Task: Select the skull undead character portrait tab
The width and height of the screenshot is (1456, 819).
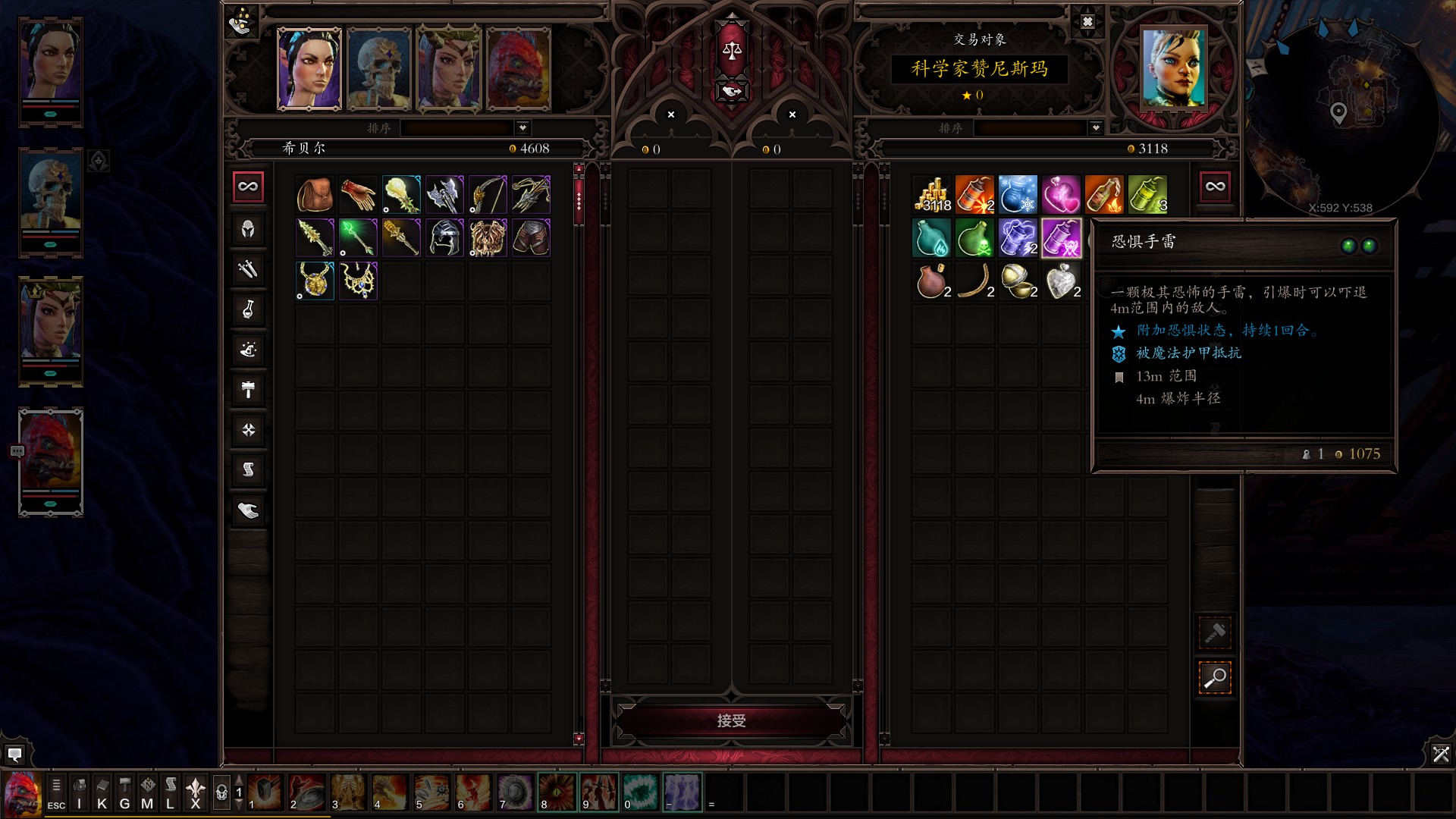Action: point(379,70)
